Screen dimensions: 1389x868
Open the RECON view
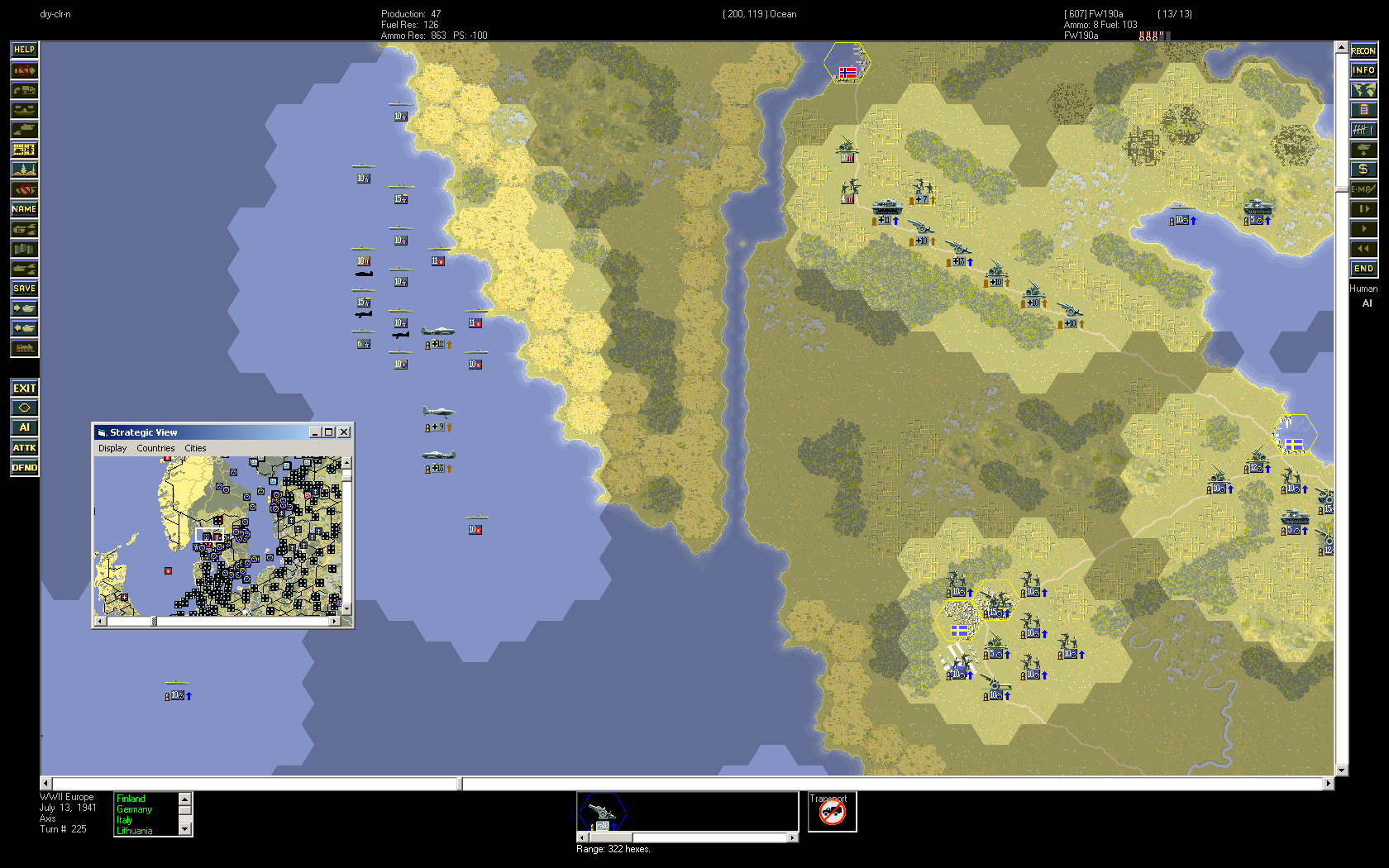coord(1363,50)
